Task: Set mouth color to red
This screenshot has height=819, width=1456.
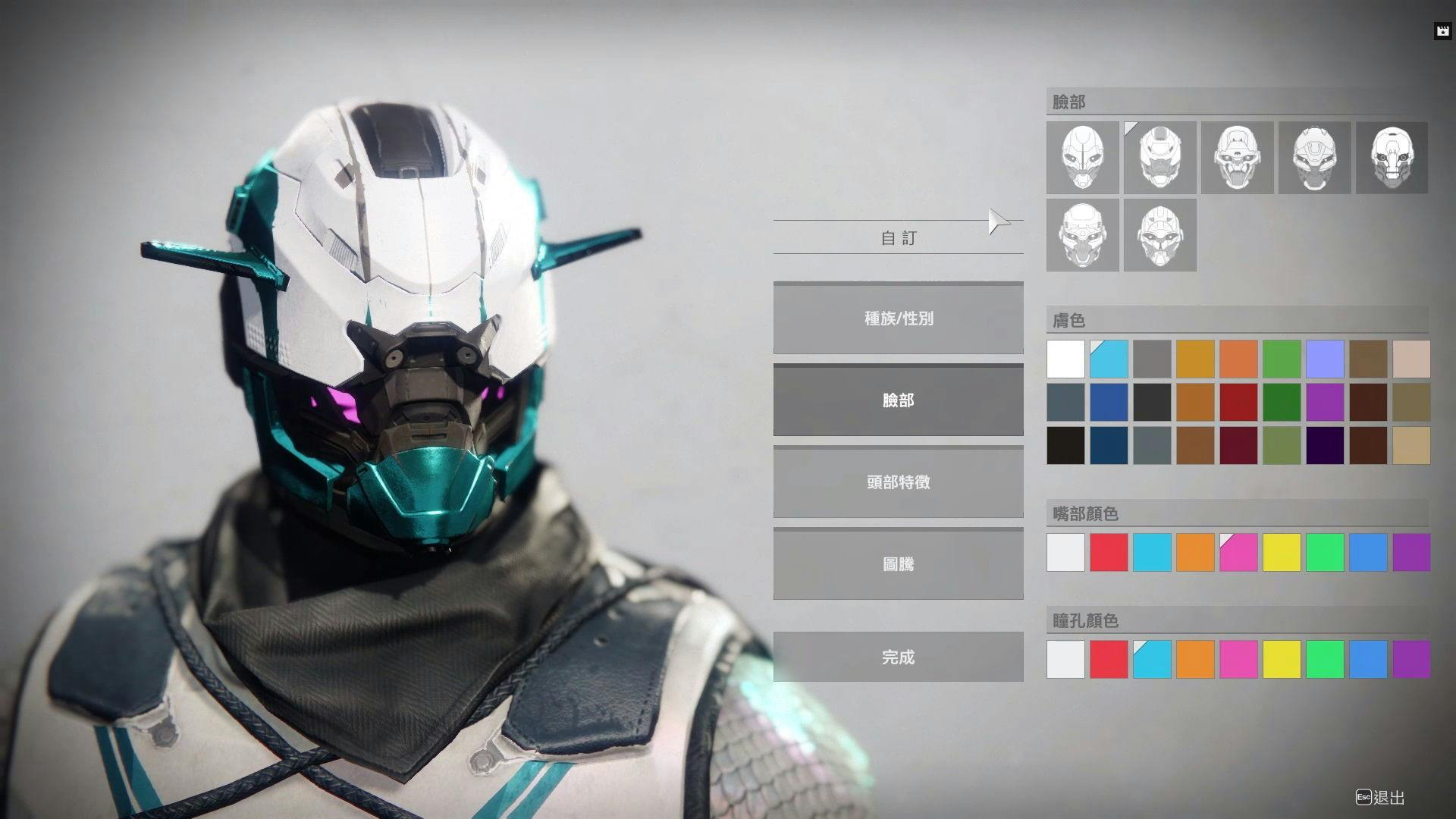Action: click(x=1109, y=552)
